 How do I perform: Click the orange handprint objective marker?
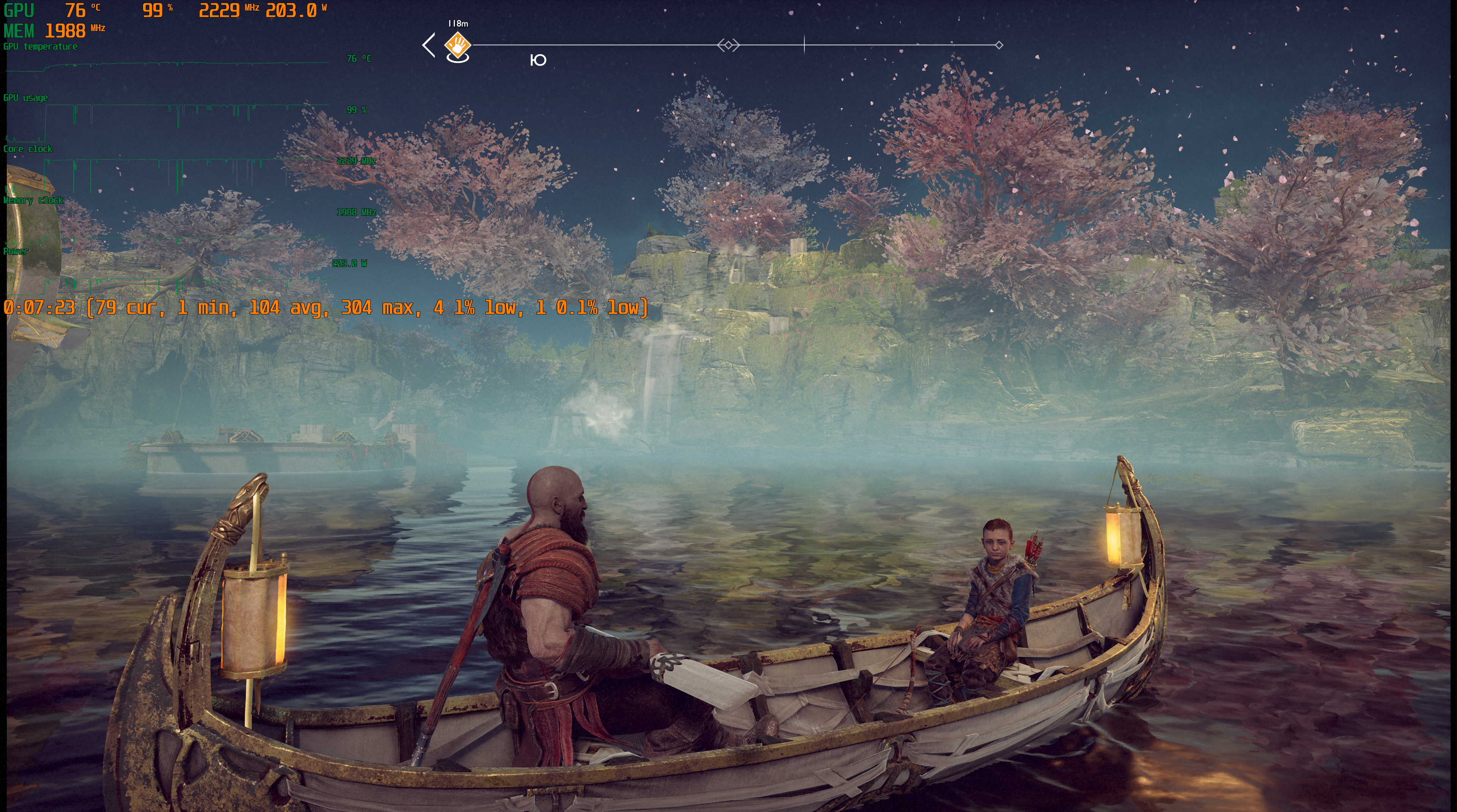pyautogui.click(x=458, y=44)
